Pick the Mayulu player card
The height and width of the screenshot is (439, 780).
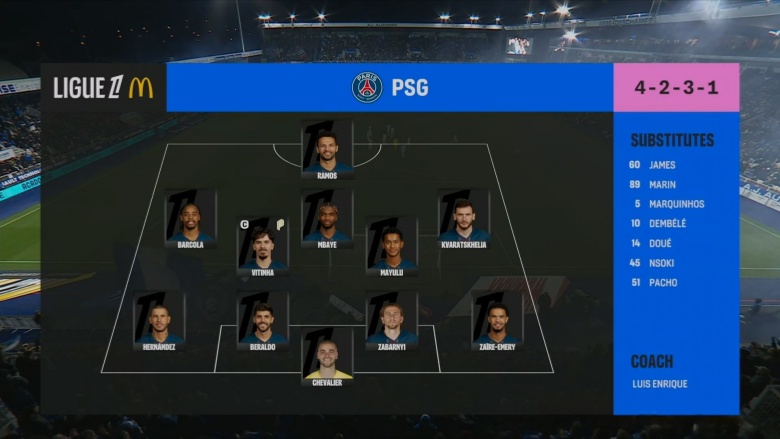(x=391, y=246)
